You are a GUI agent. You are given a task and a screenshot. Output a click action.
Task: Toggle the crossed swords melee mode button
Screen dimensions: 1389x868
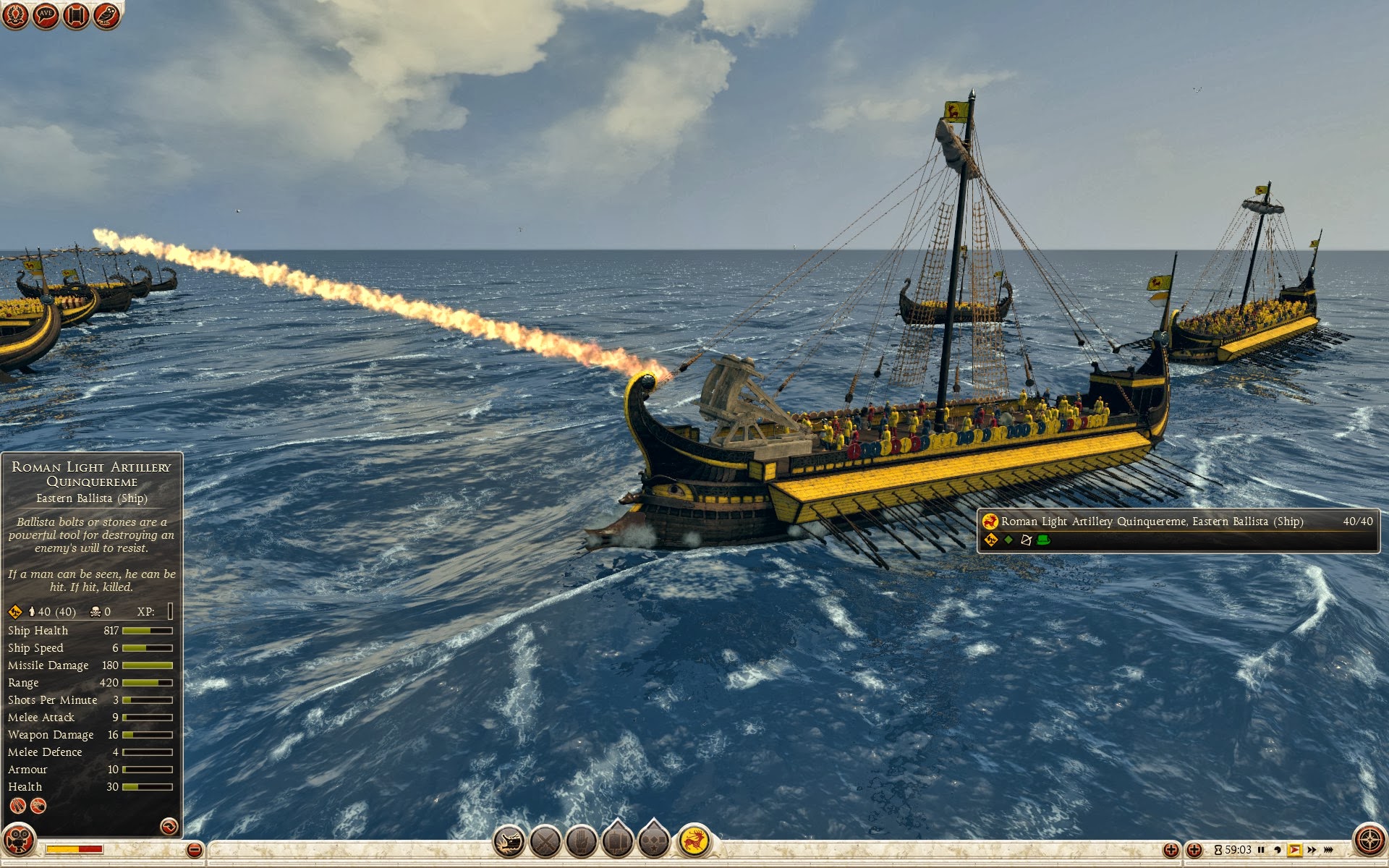click(x=545, y=842)
